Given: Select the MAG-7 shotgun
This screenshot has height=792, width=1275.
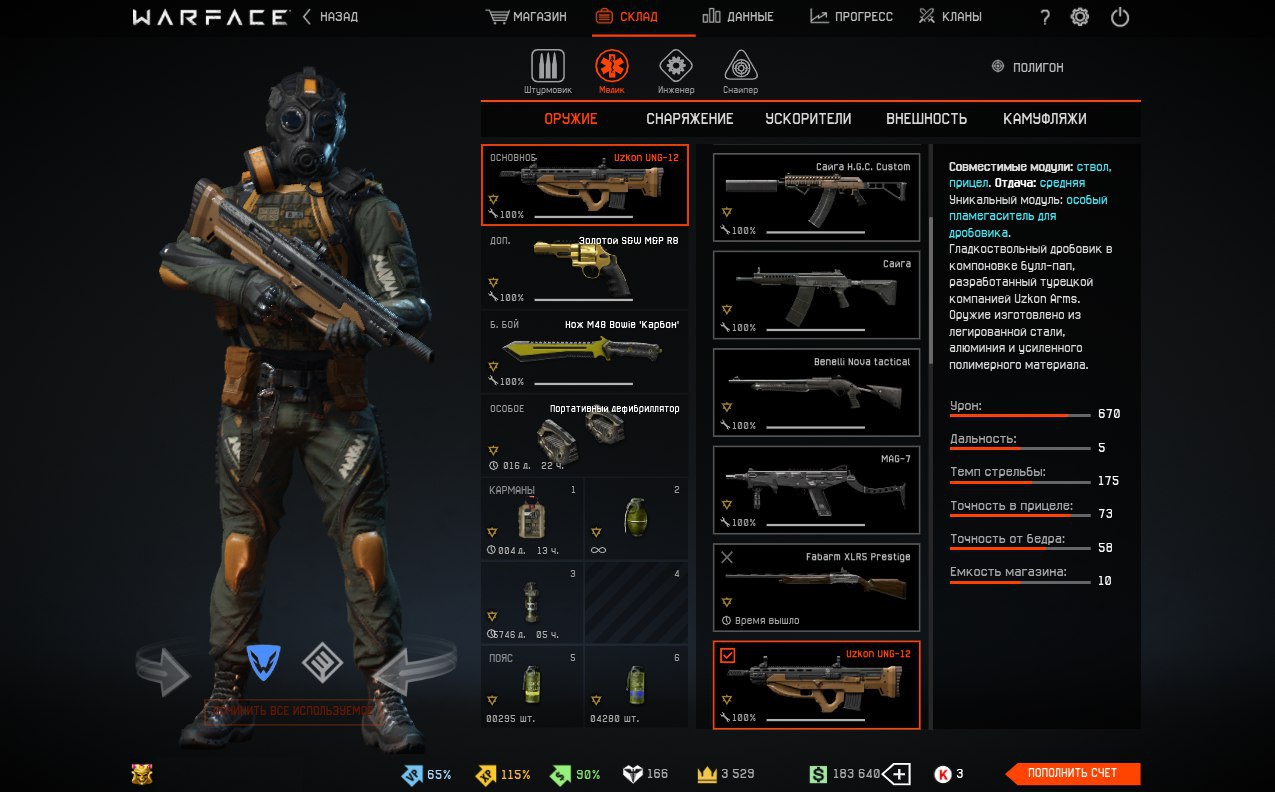Looking at the screenshot, I should 816,490.
